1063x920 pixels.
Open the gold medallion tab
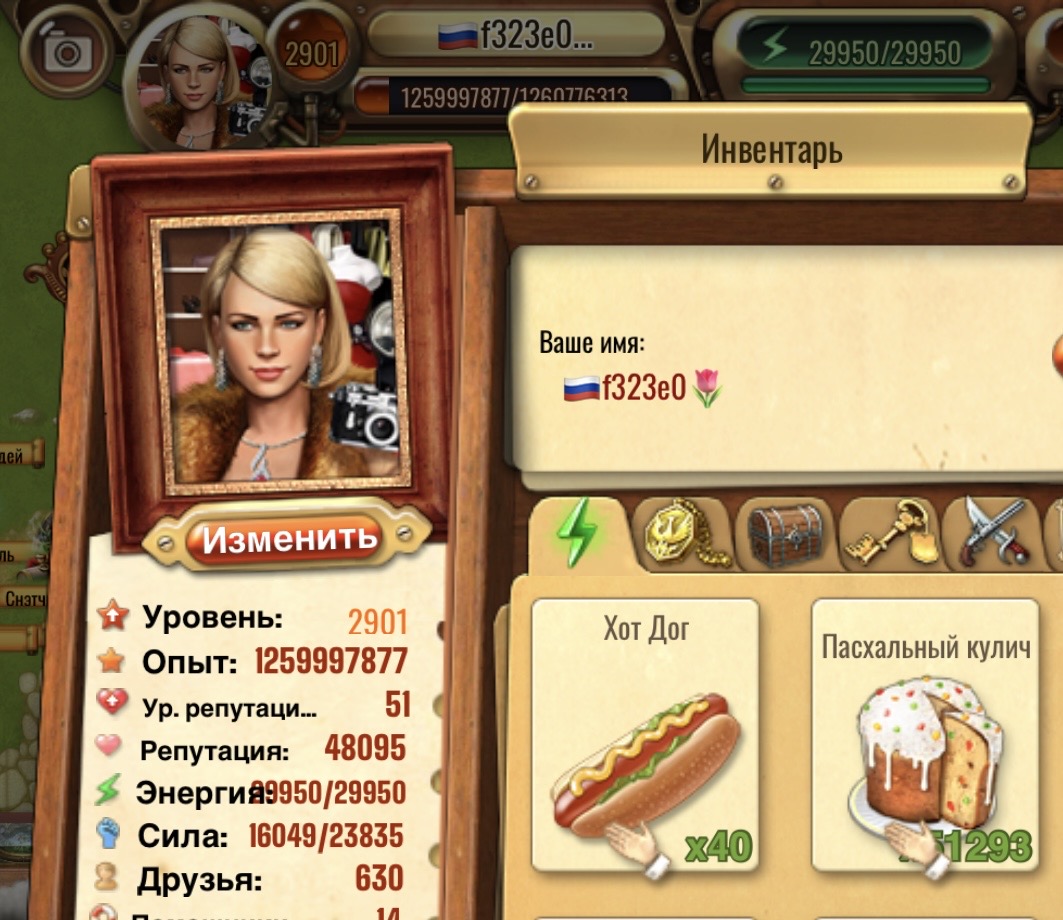coord(682,533)
